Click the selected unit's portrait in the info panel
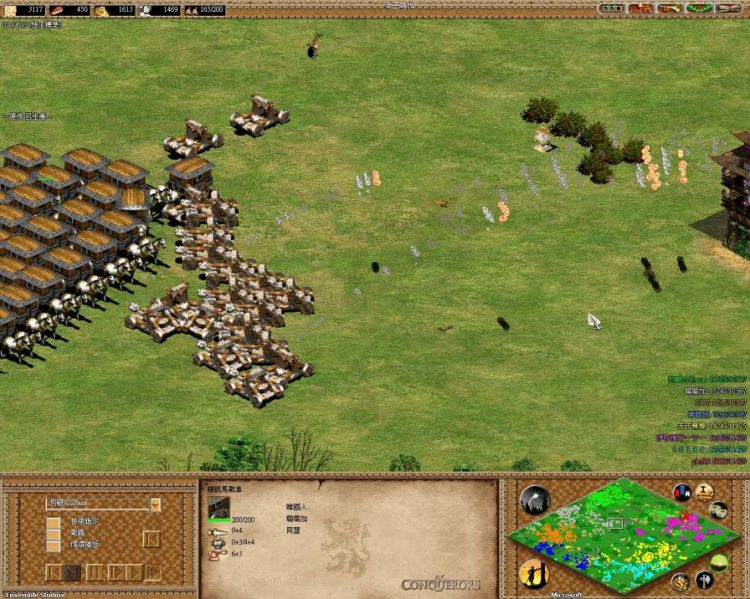The width and height of the screenshot is (750, 599). pos(219,507)
